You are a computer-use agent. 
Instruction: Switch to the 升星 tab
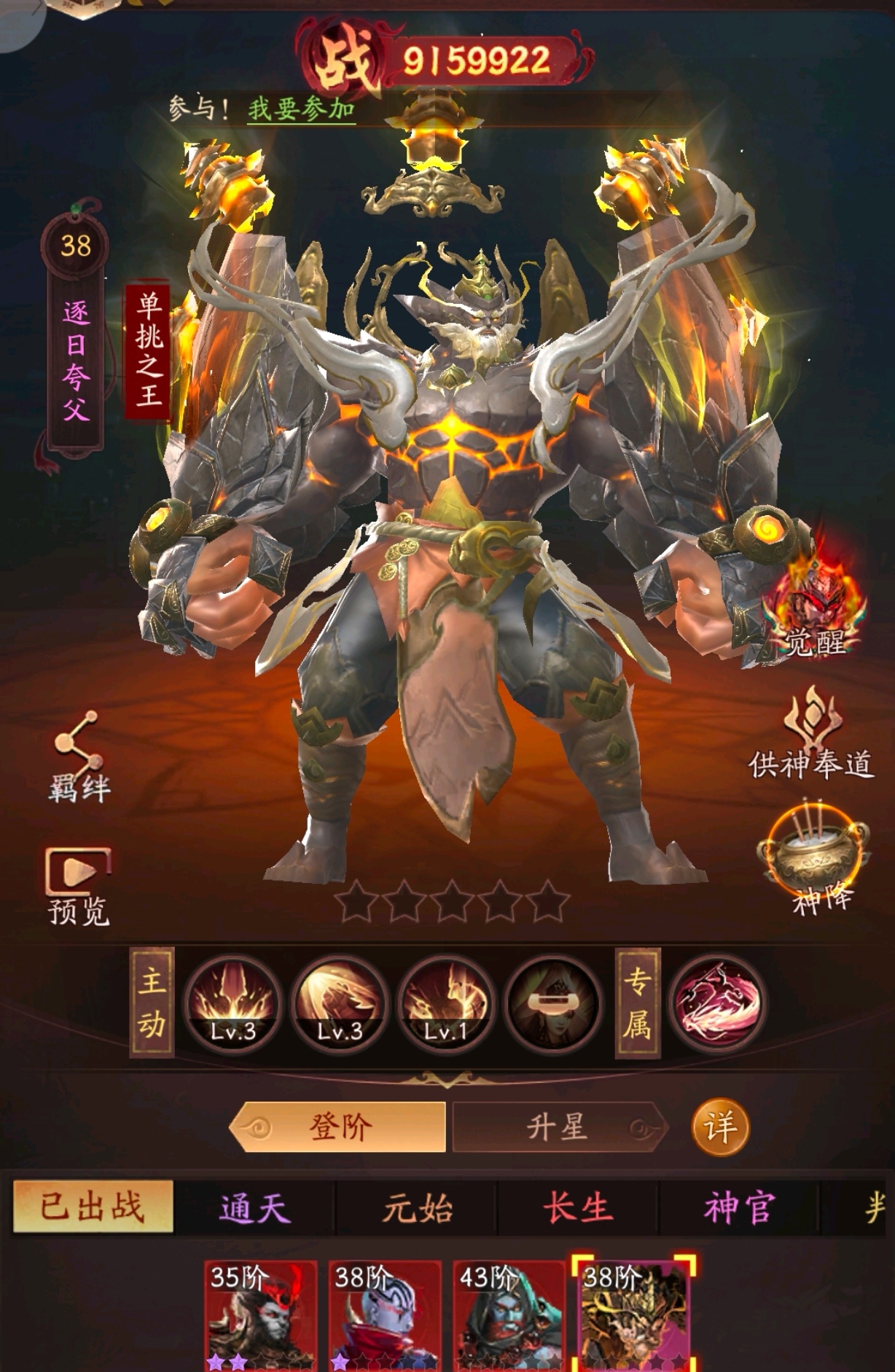pyautogui.click(x=558, y=1127)
